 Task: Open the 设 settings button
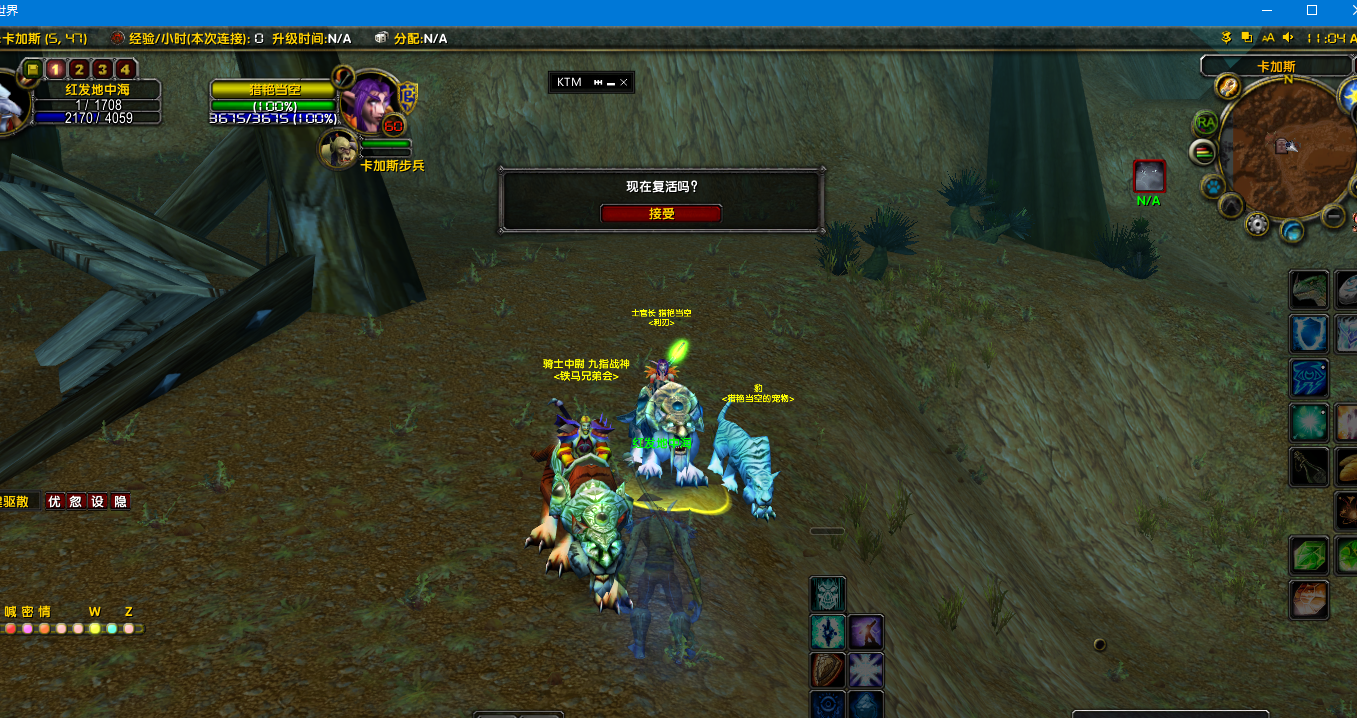[98, 501]
